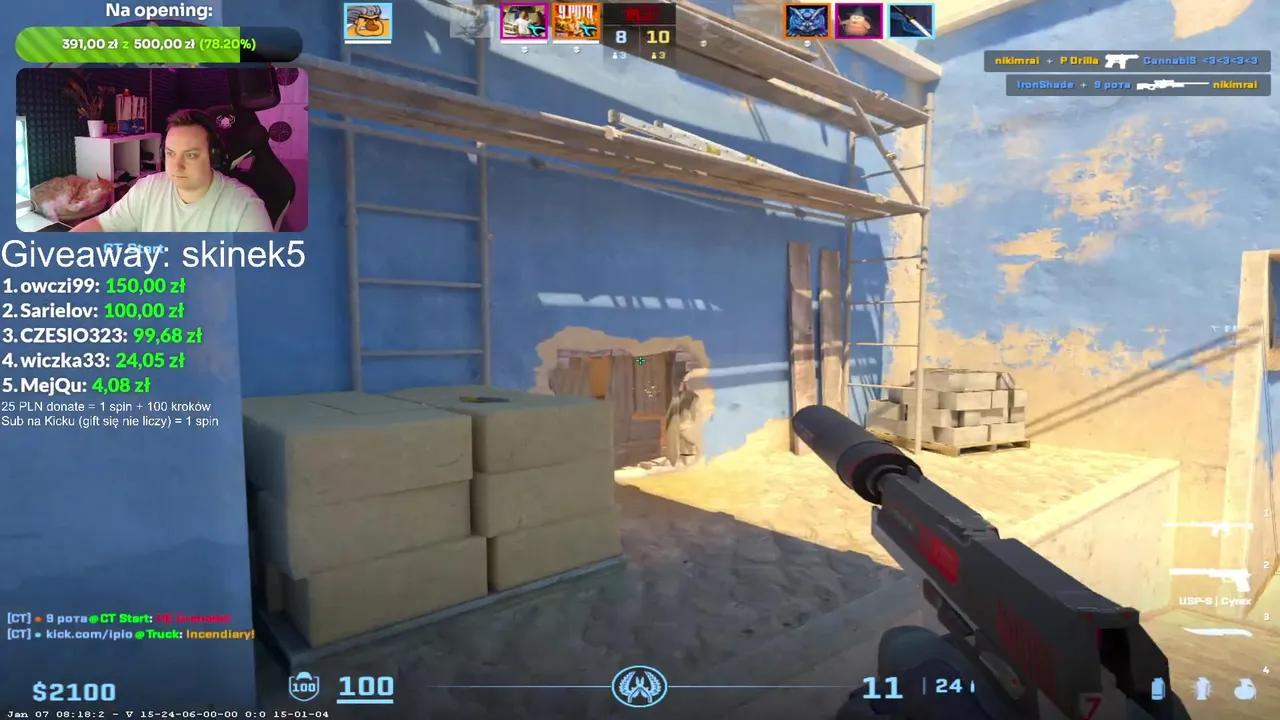Click the owl CT team avatar
Screen dimensions: 1280x720
click(x=809, y=22)
